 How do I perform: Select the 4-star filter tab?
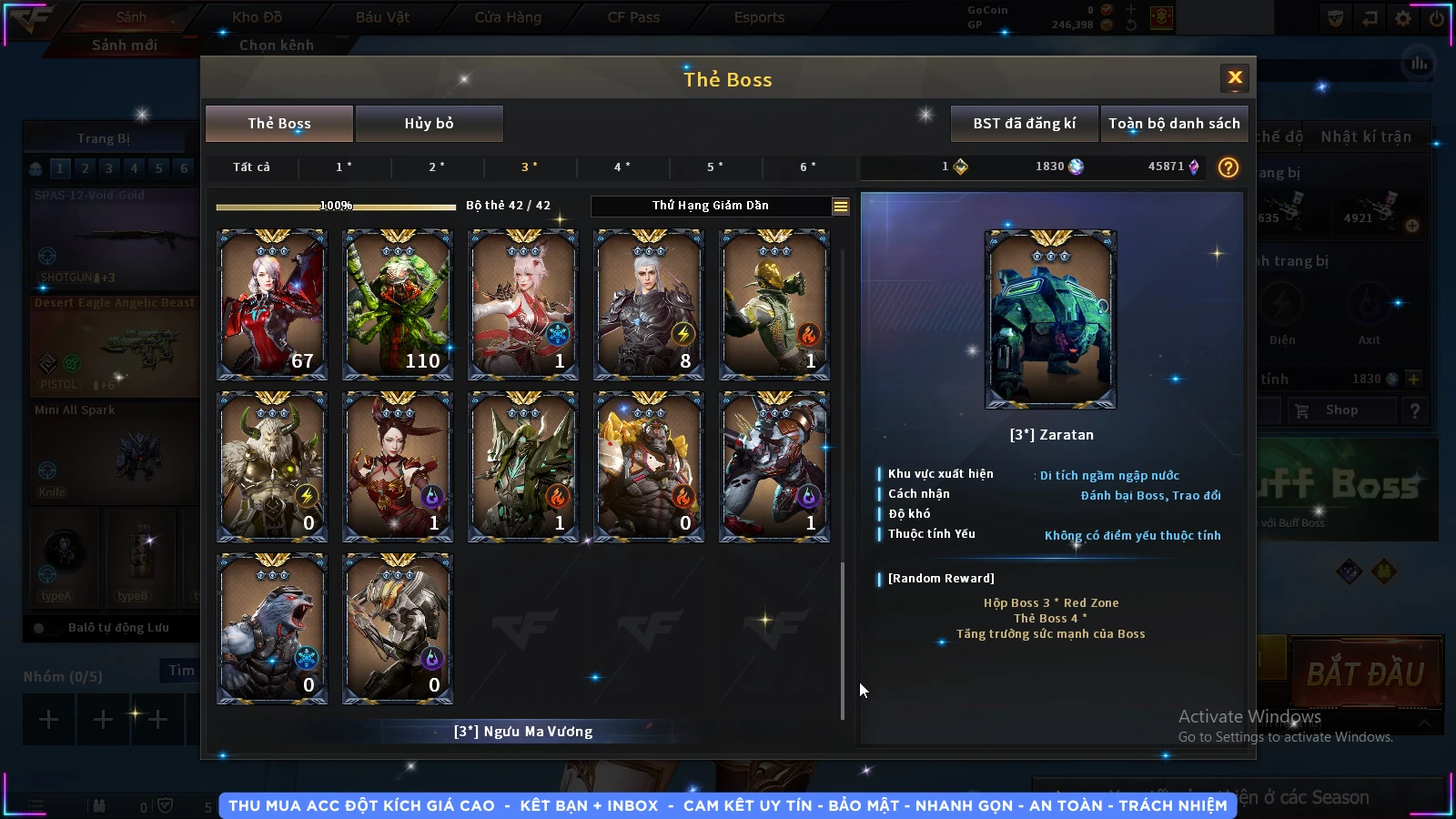(622, 167)
